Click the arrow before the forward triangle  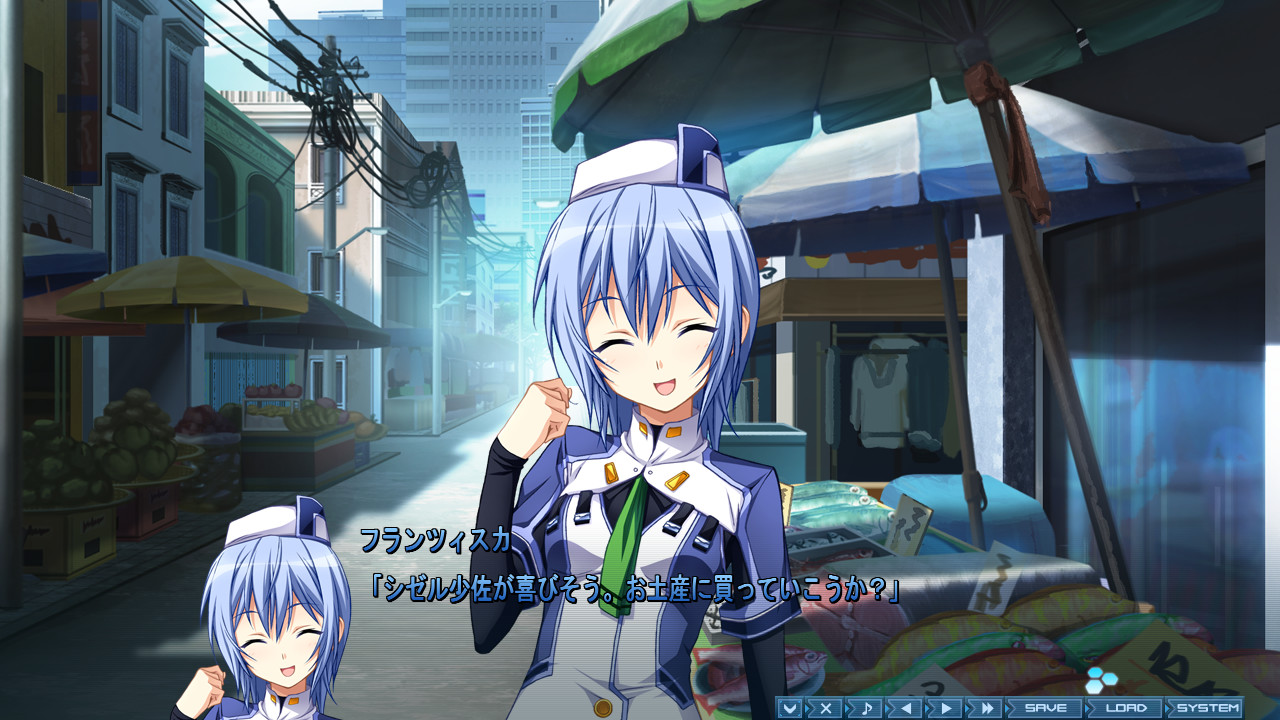(x=929, y=707)
